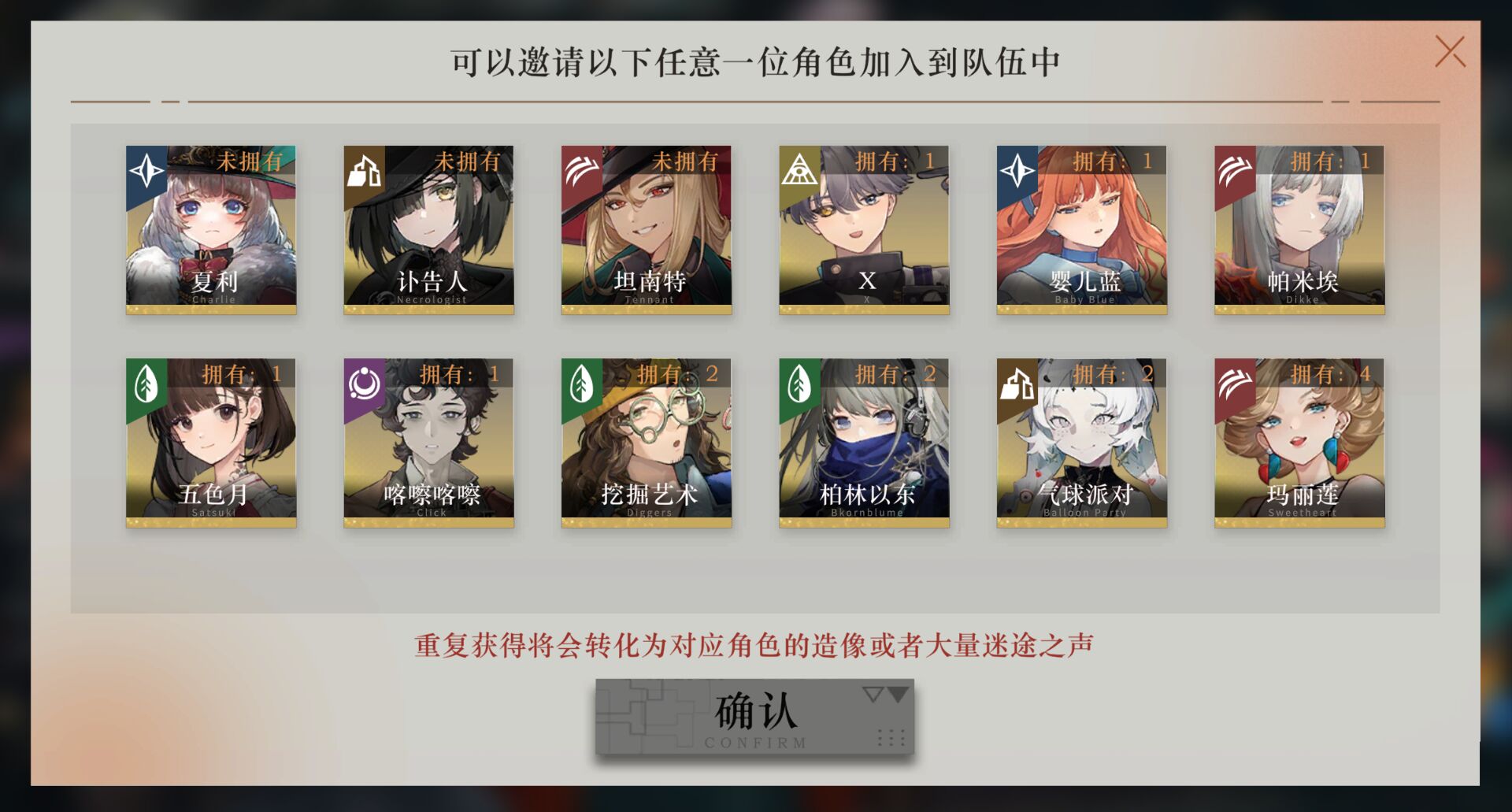This screenshot has height=812, width=1512.
Task: Select the Sweetheart (玛丽莲) character card
Action: [x=1299, y=442]
